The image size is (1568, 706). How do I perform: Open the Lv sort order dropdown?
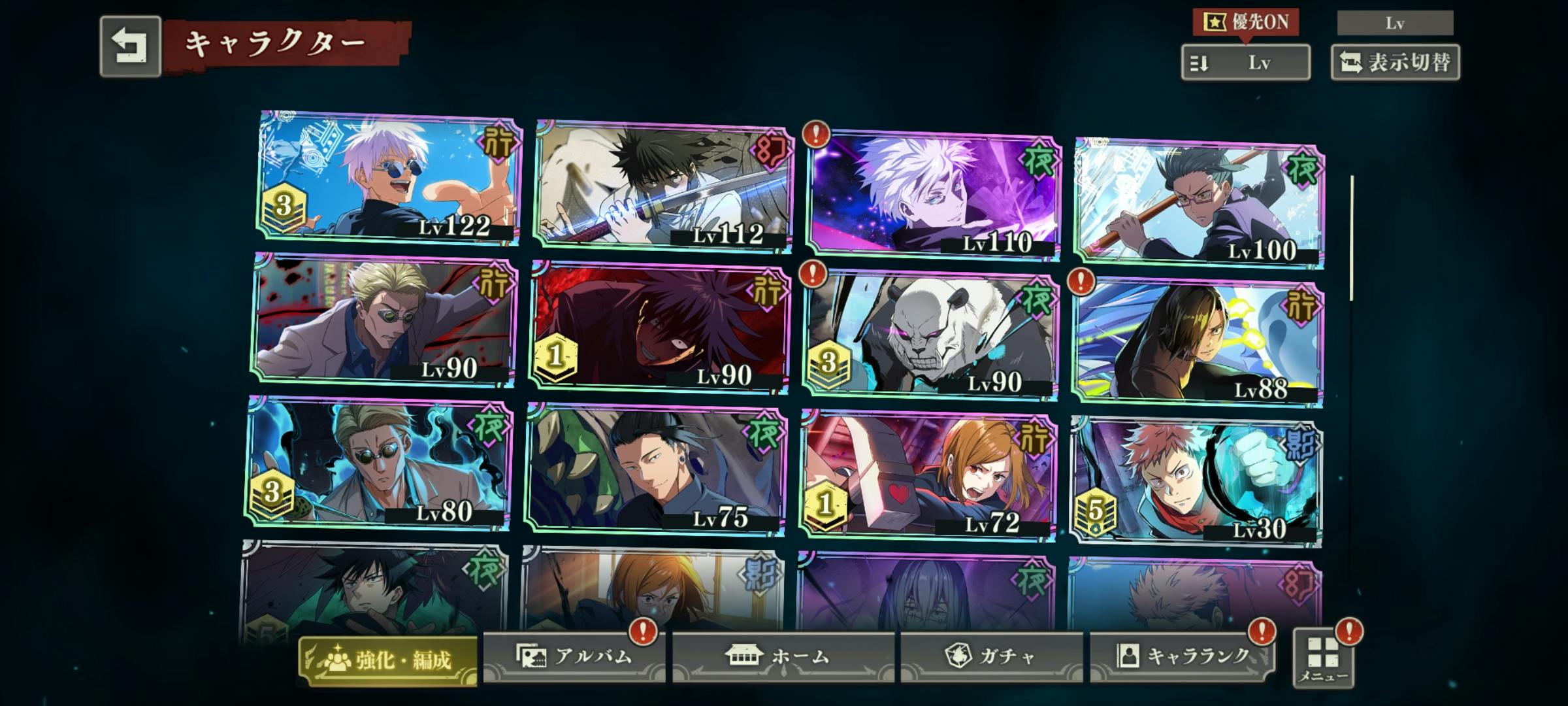pos(1245,63)
